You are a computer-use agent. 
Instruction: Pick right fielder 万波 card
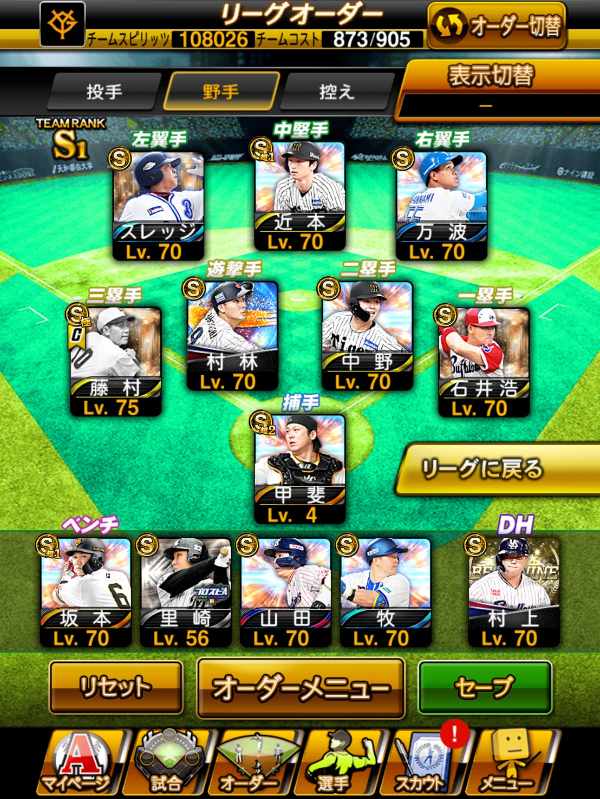tap(441, 205)
